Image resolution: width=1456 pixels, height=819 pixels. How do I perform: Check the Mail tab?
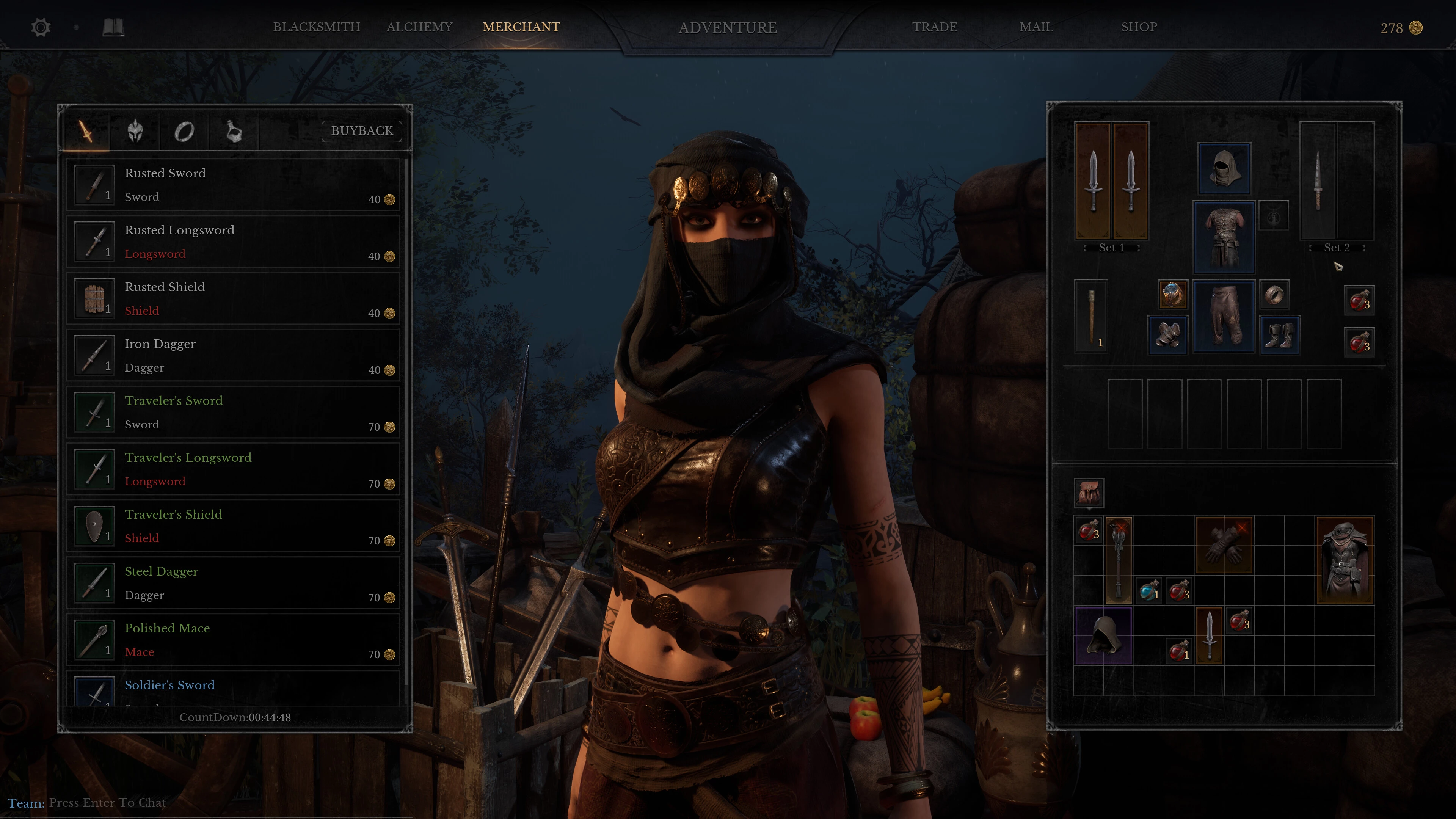pyautogui.click(x=1036, y=27)
